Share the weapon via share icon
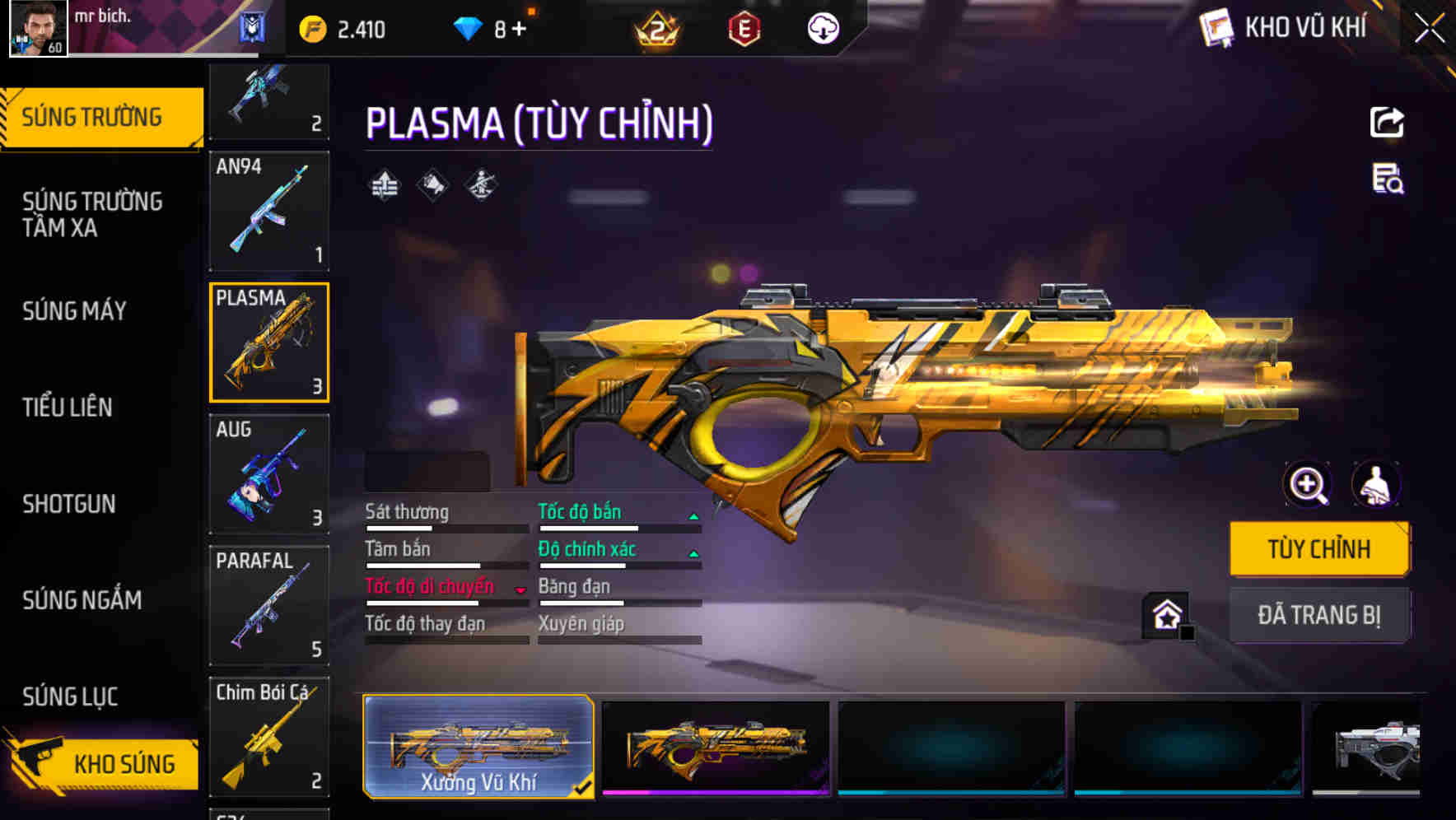The width and height of the screenshot is (1456, 820). click(x=1387, y=123)
